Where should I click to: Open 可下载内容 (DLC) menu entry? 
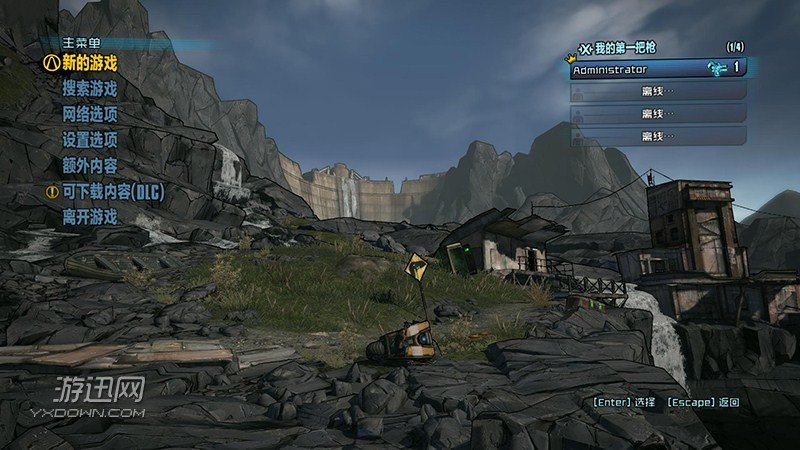(112, 191)
